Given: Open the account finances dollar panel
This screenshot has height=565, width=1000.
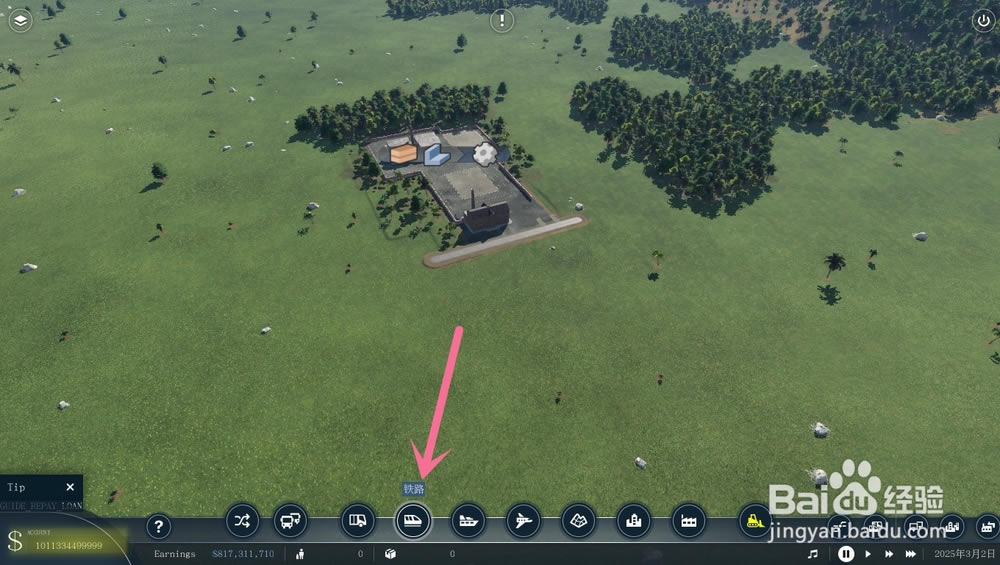Looking at the screenshot, I should coord(15,541).
